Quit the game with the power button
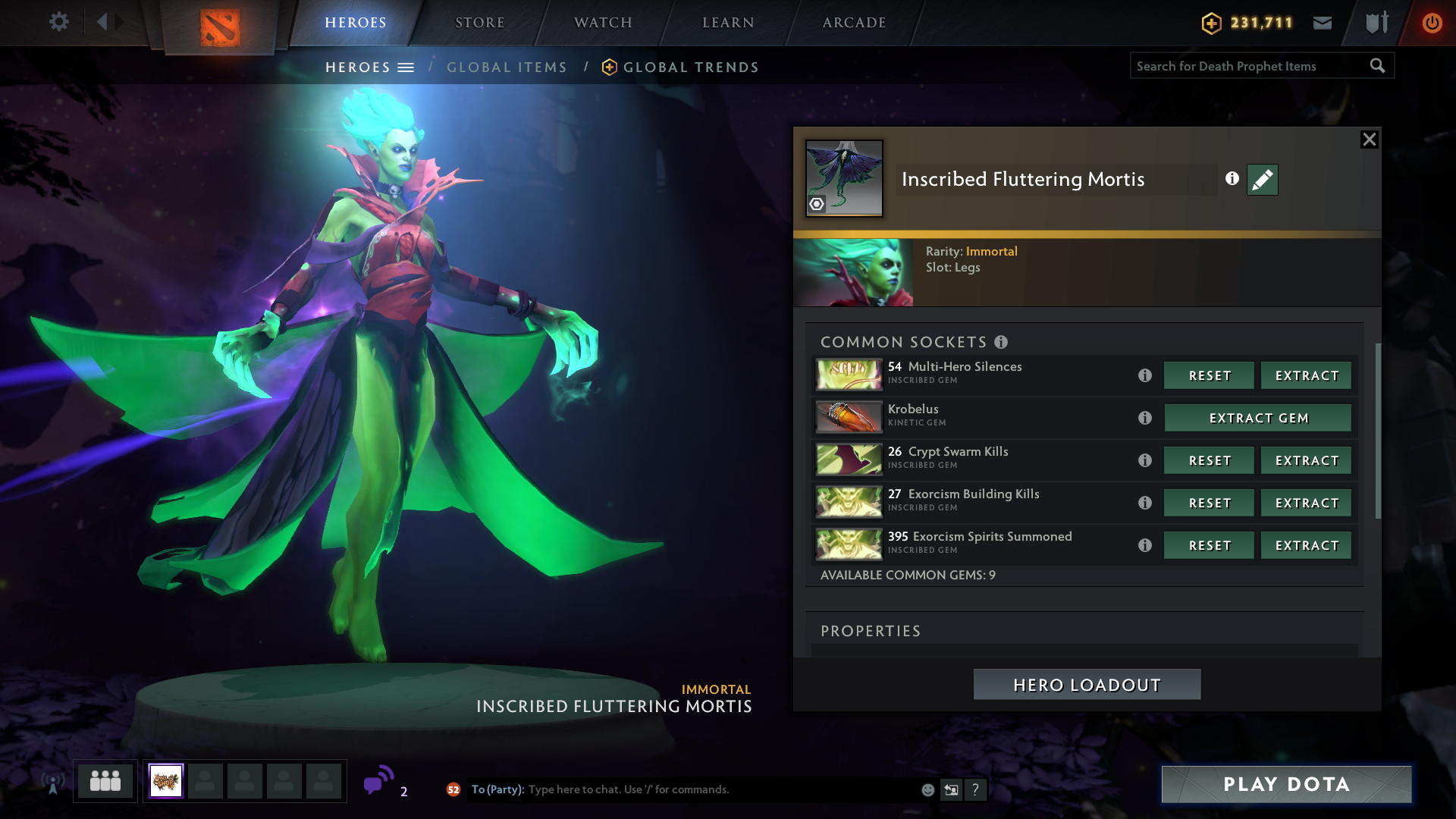 (1432, 23)
